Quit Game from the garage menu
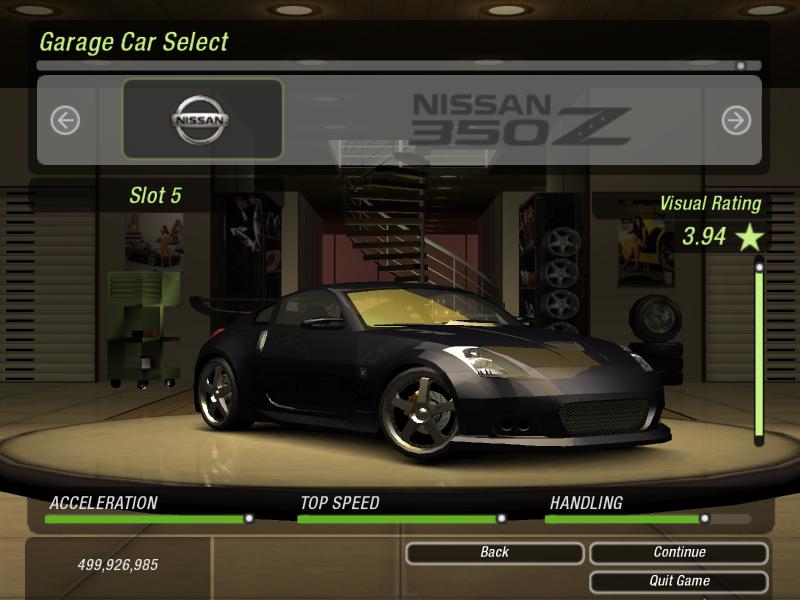The width and height of the screenshot is (800, 600). [x=679, y=581]
